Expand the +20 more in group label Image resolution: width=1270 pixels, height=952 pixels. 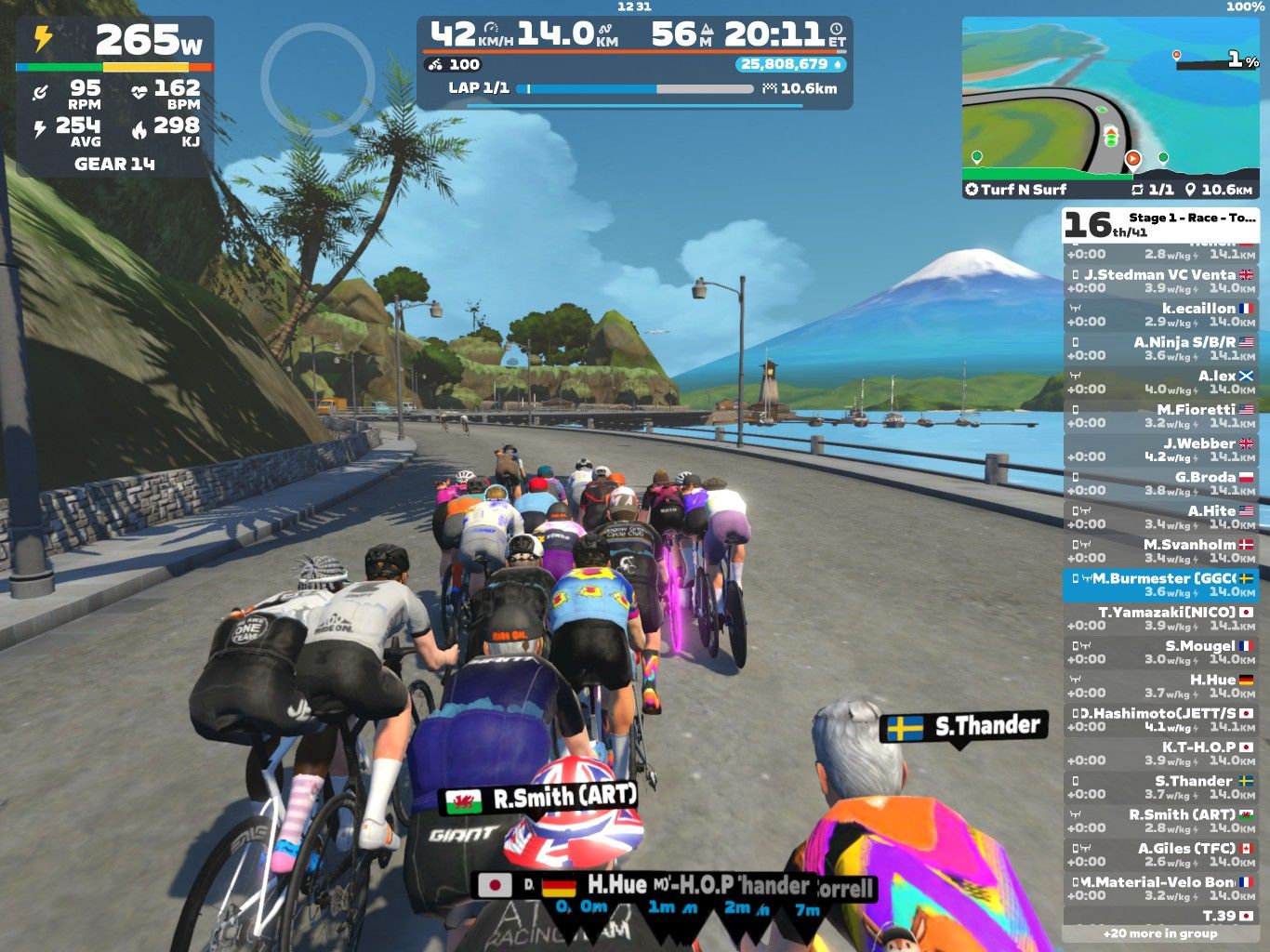coord(1159,933)
